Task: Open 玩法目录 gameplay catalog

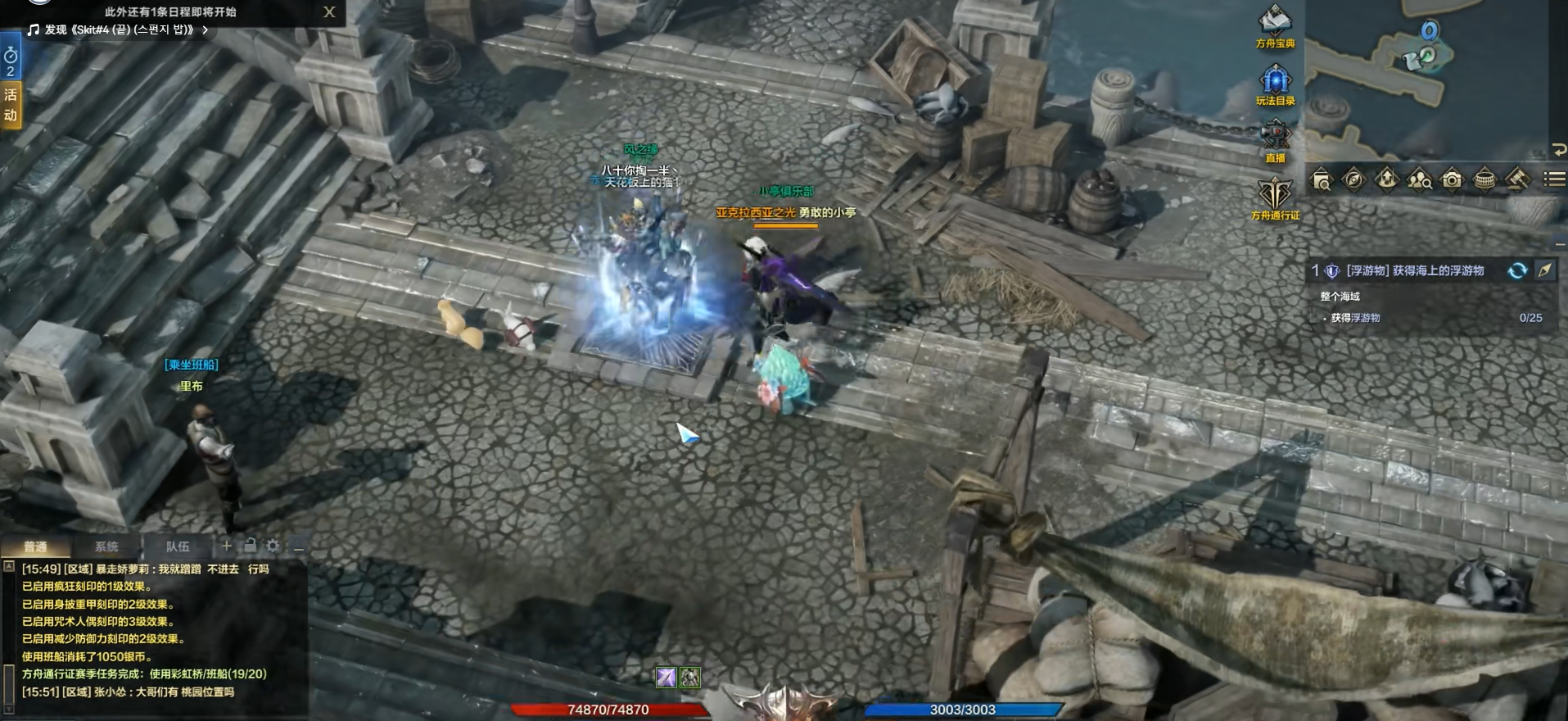Action: click(x=1275, y=83)
